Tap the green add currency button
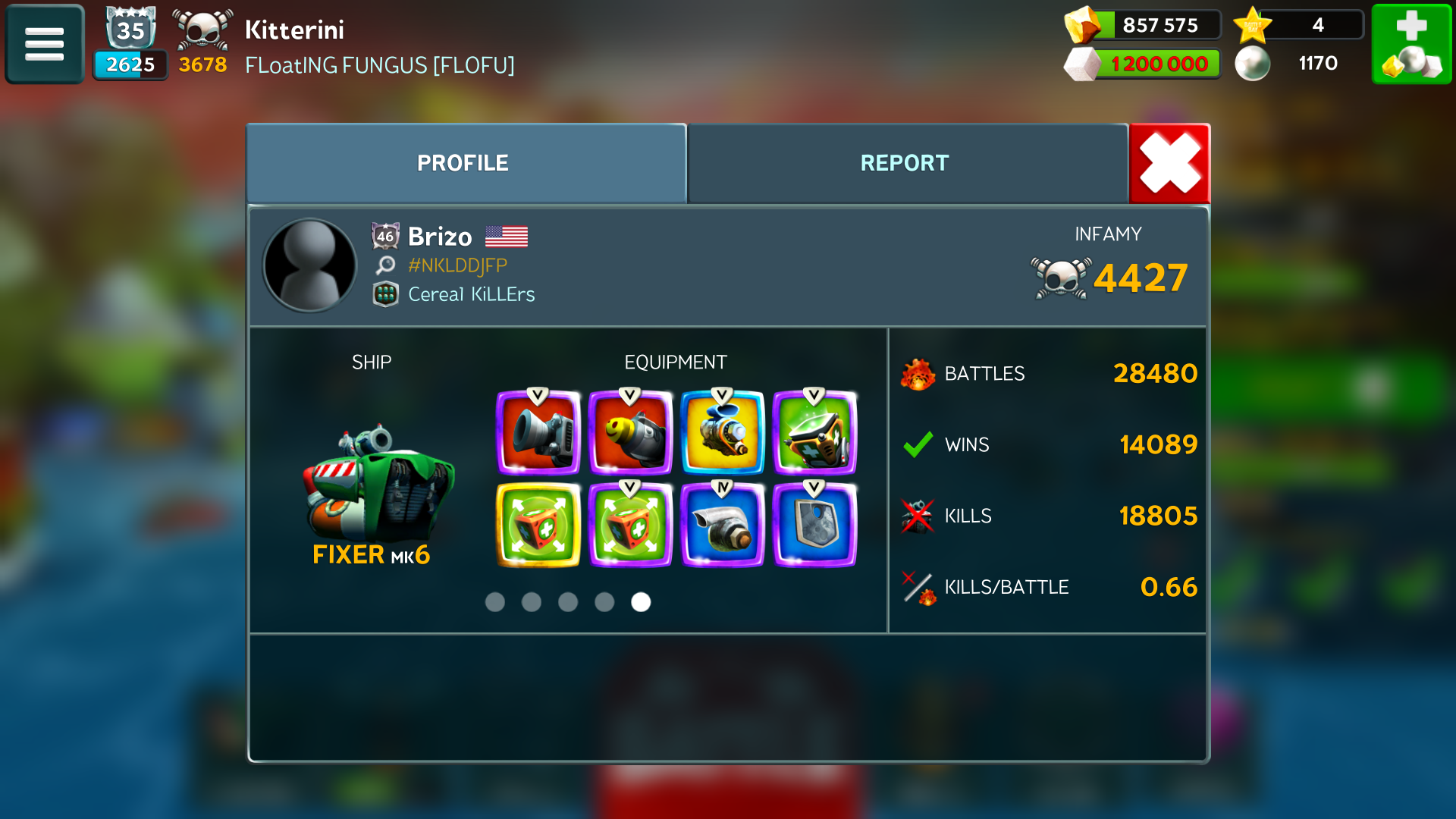This screenshot has height=819, width=1456. click(1411, 44)
